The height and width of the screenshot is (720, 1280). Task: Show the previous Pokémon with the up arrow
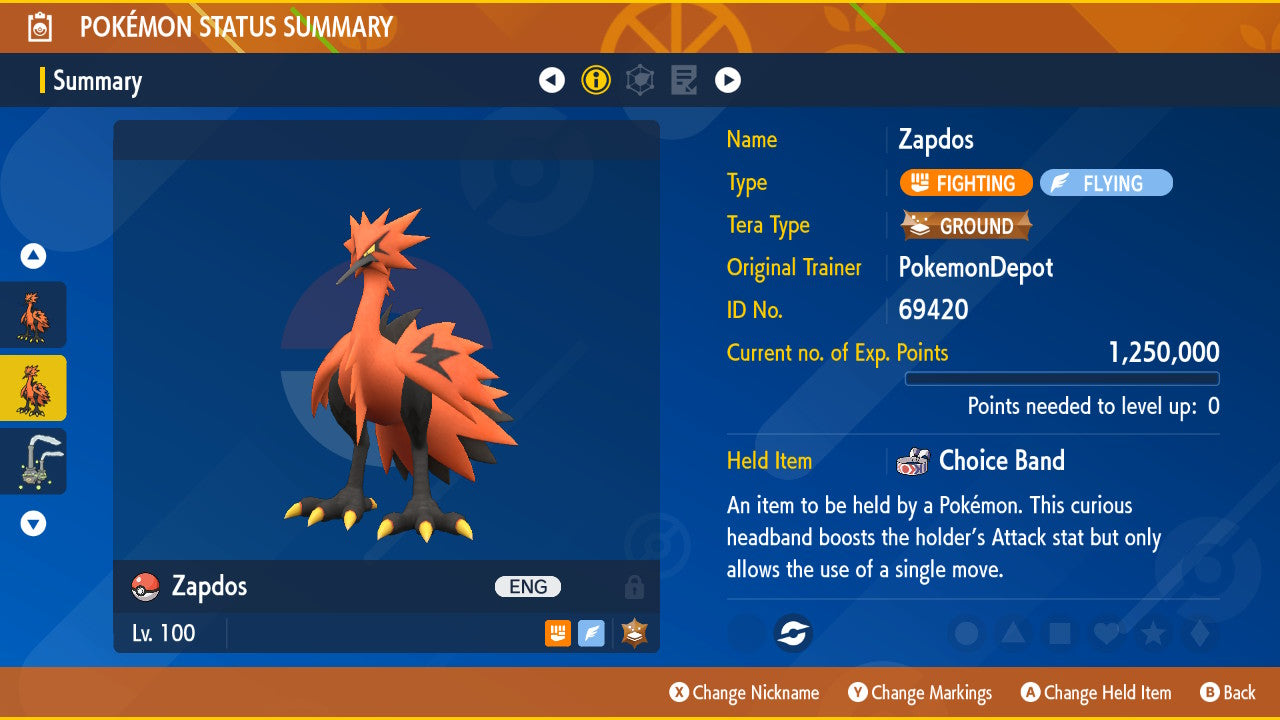pos(33,257)
